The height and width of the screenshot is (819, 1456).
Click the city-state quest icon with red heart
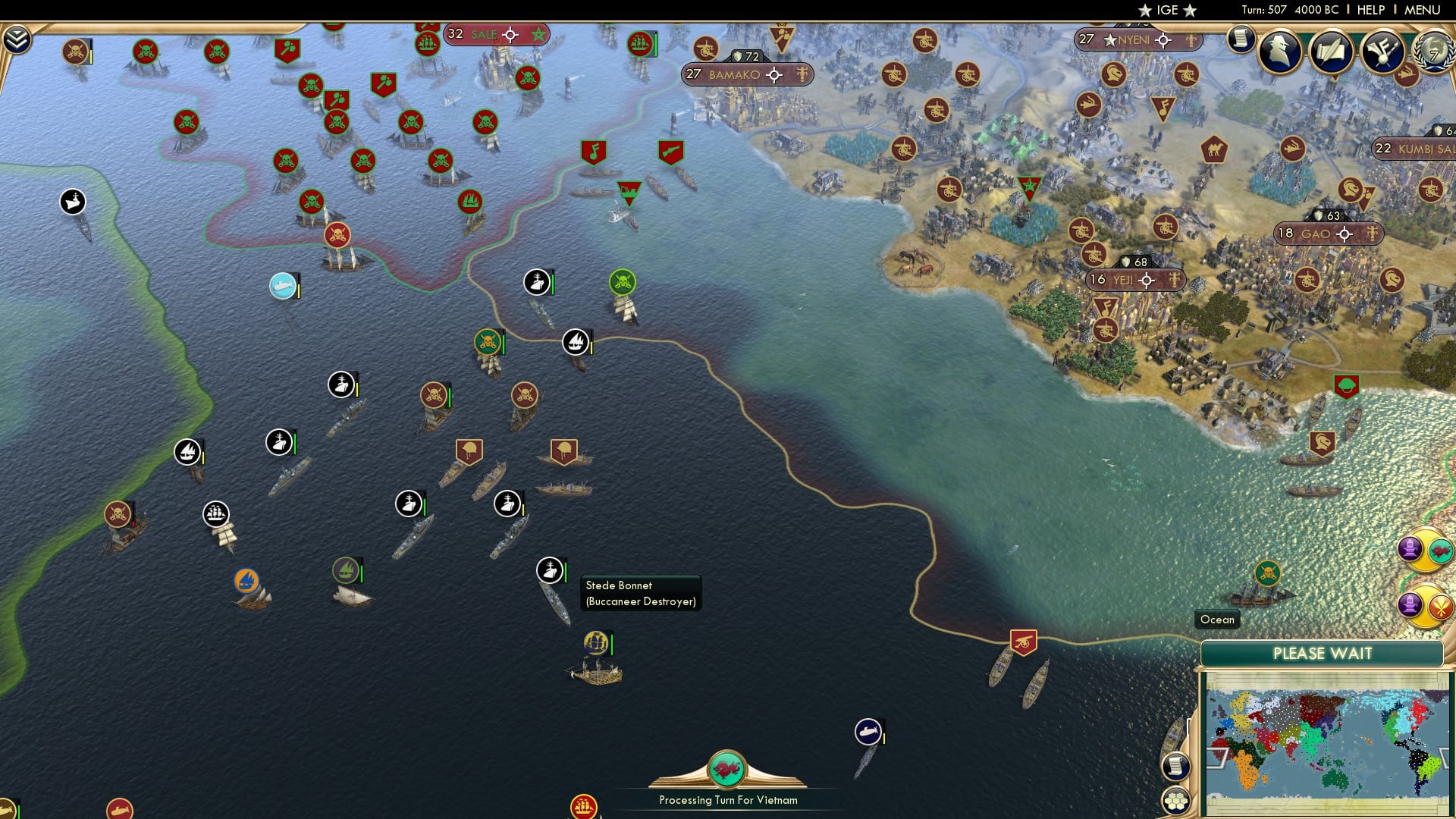point(1439,550)
